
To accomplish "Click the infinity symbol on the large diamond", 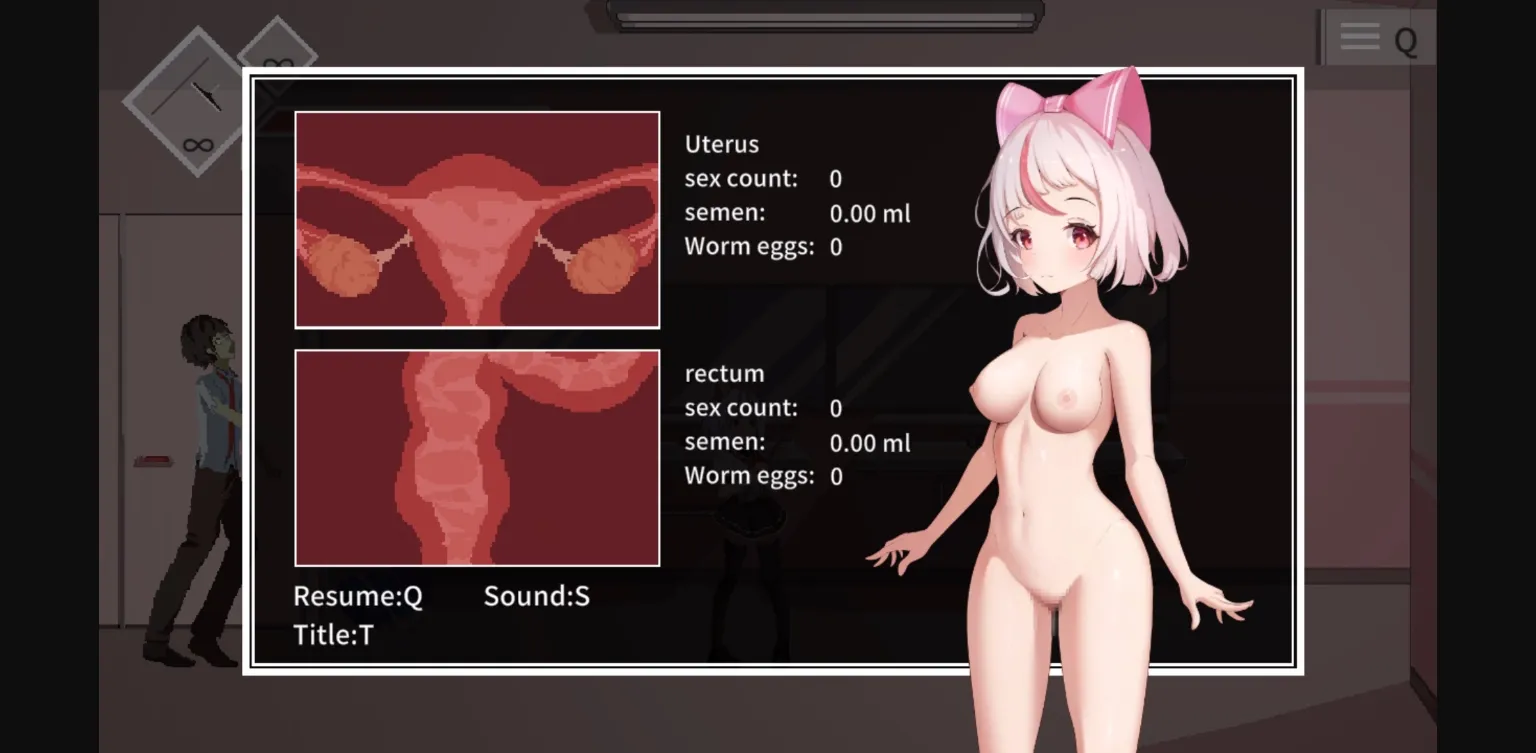I will (199, 143).
